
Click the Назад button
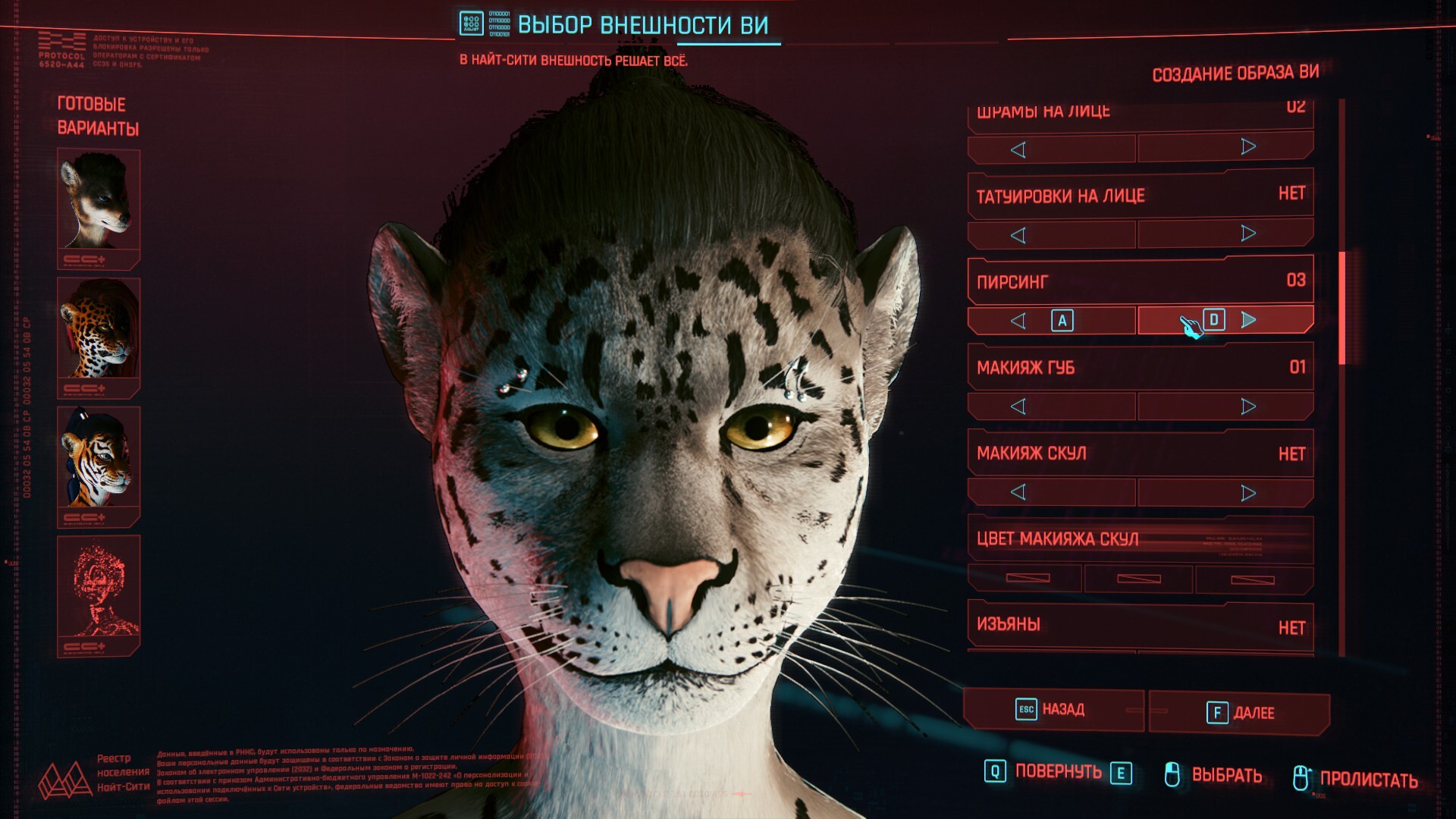coord(1054,711)
